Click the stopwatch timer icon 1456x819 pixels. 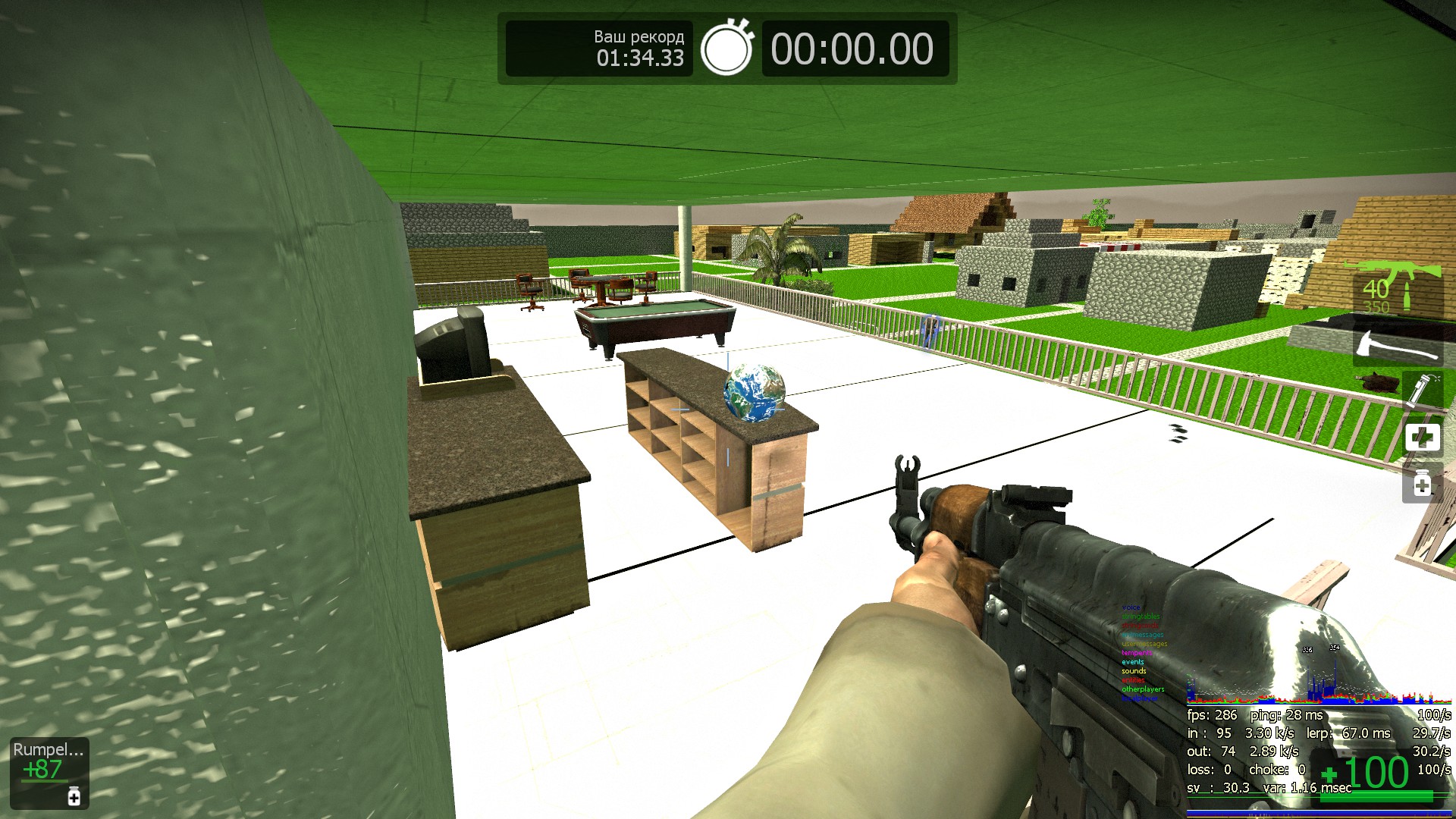click(x=726, y=49)
